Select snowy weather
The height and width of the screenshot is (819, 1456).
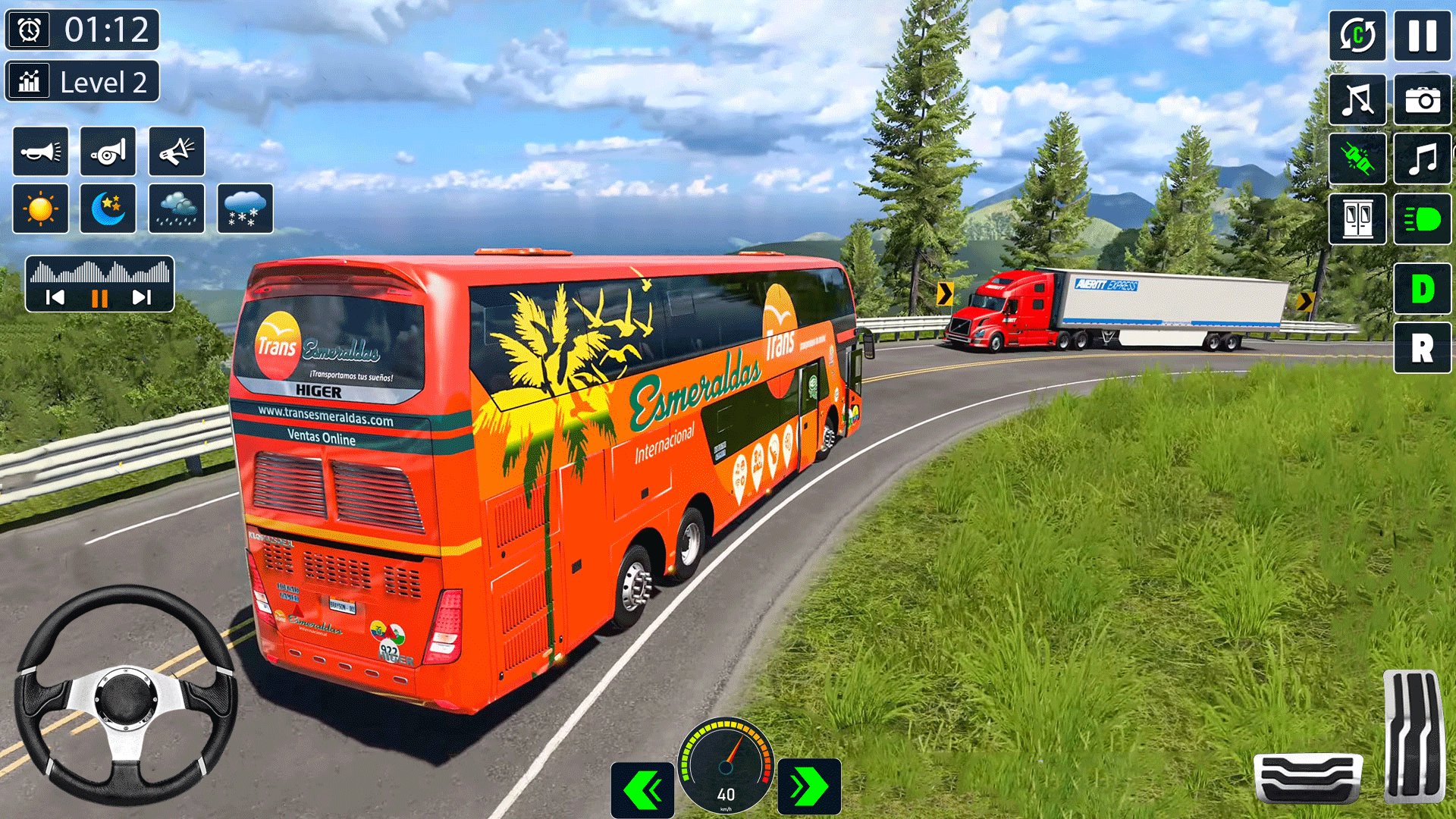pyautogui.click(x=245, y=209)
